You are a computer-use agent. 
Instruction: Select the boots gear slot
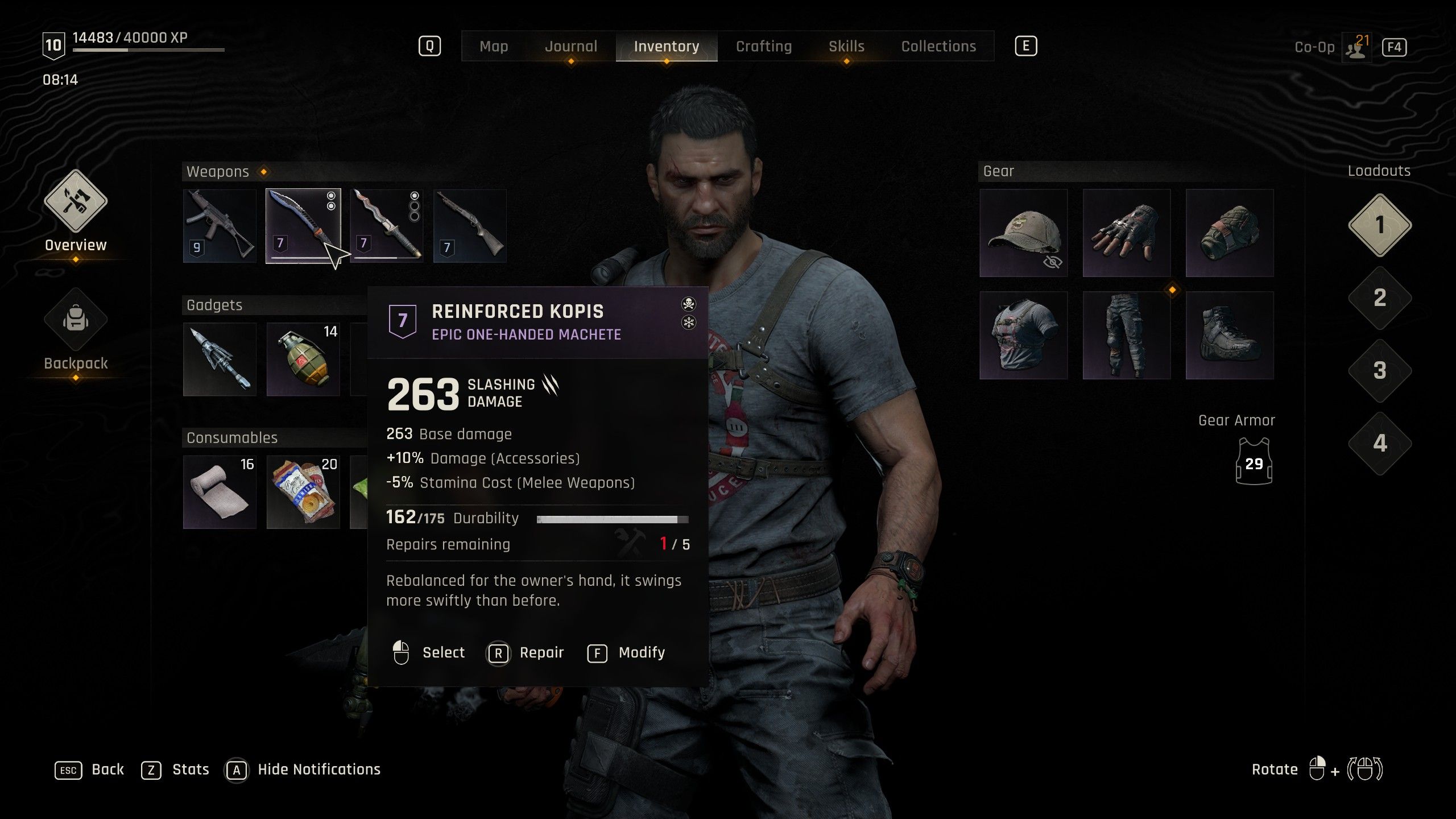tap(1229, 336)
